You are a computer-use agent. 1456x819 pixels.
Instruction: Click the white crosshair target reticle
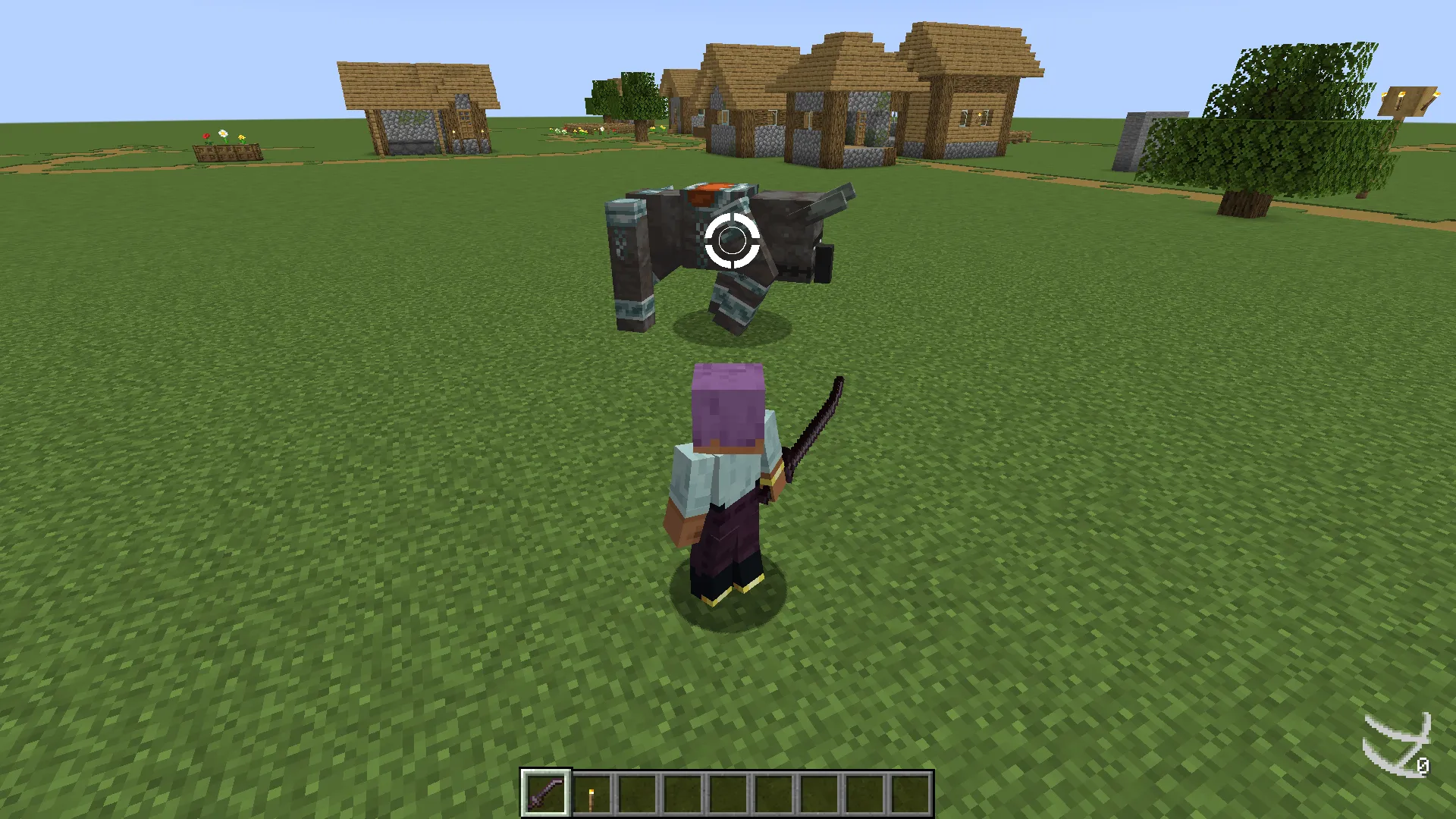click(x=730, y=241)
